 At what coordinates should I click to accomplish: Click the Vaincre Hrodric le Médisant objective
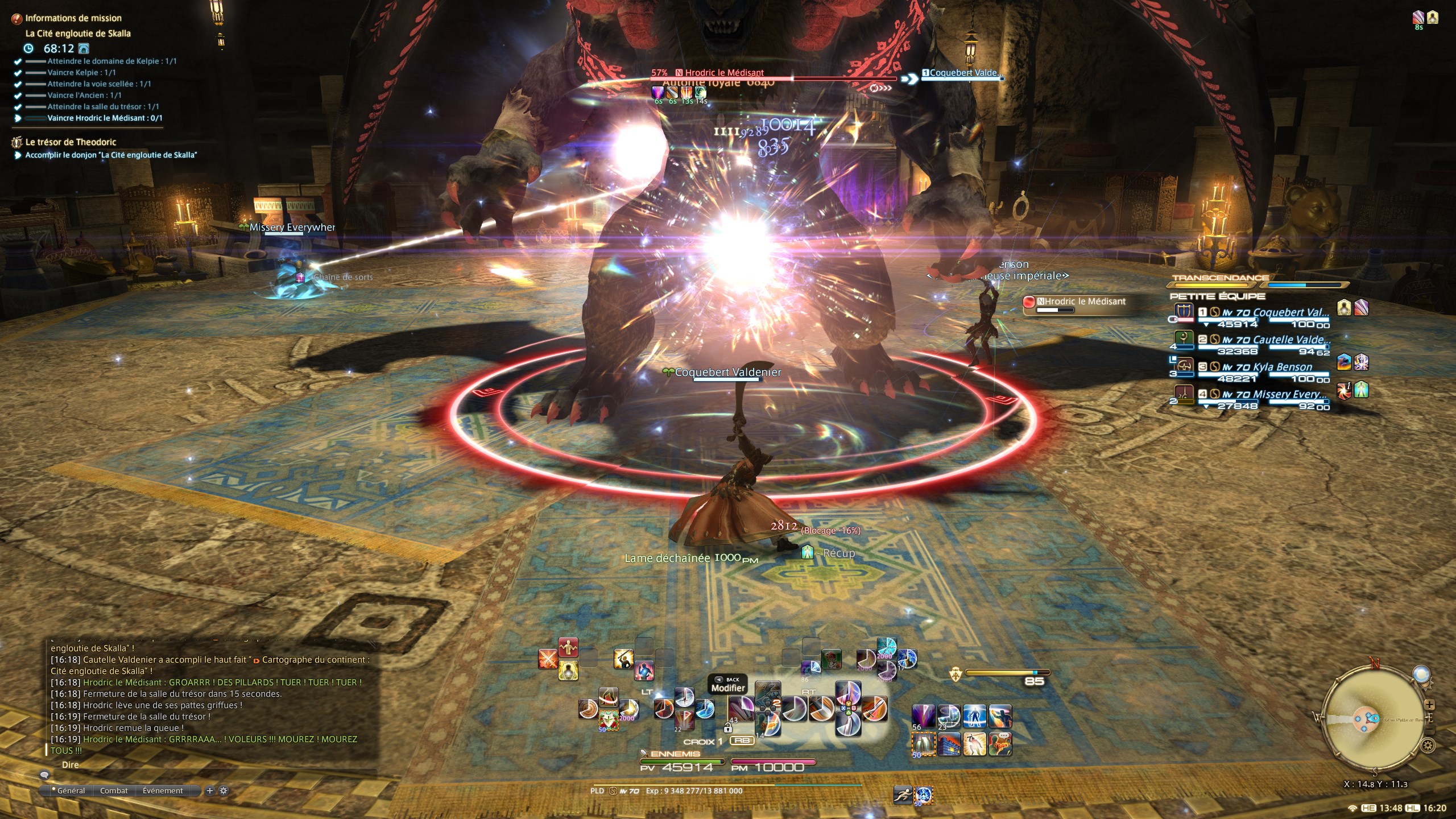[105, 118]
